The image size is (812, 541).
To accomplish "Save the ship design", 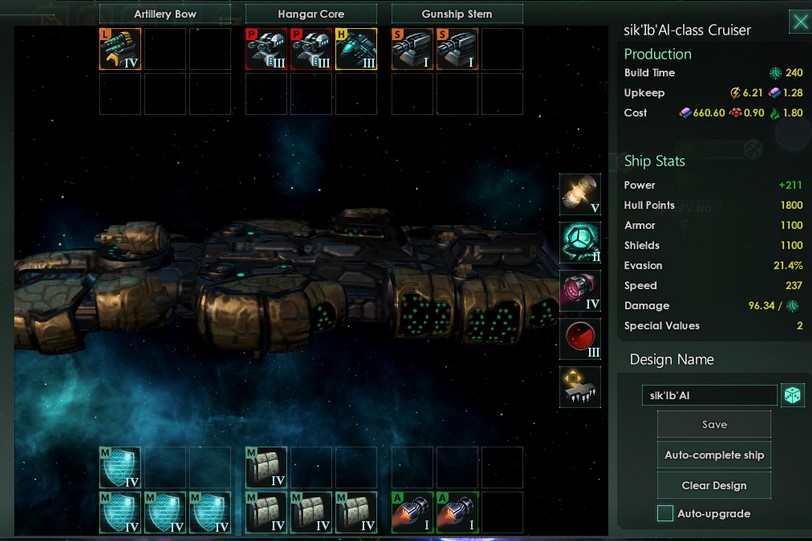I will [x=713, y=424].
